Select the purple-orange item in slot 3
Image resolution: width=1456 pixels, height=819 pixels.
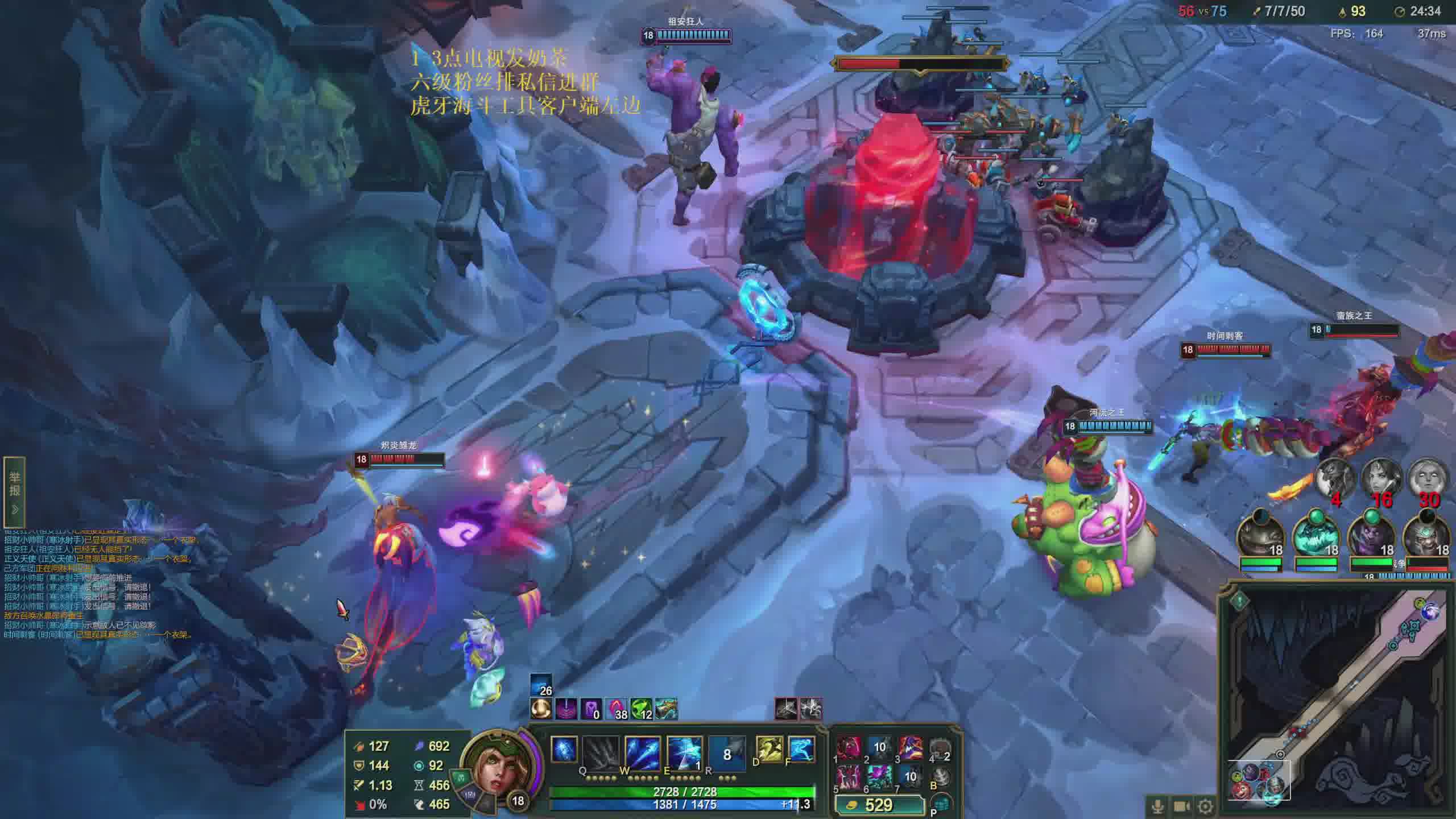pyautogui.click(x=910, y=749)
